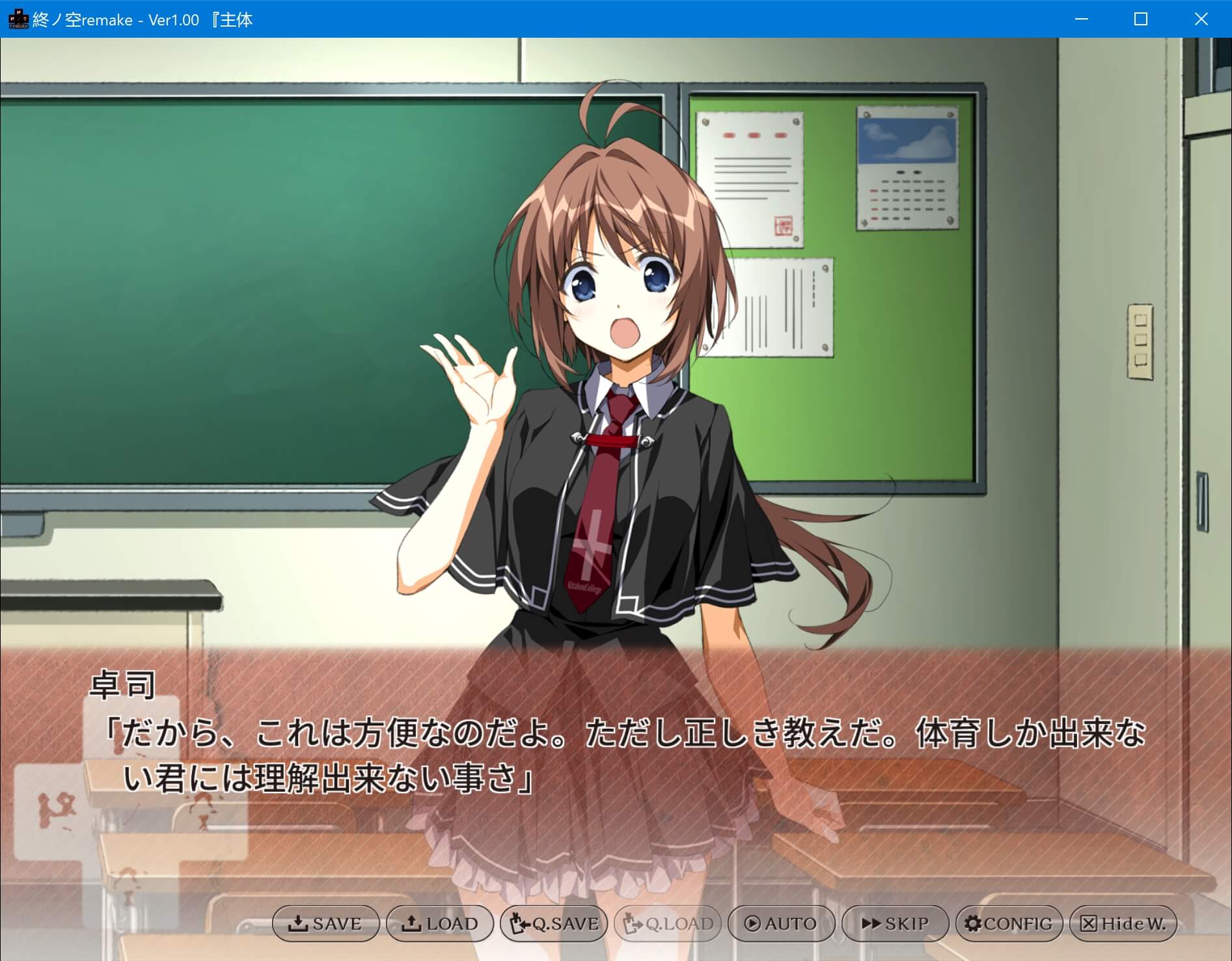Perform a quick load
Screen dimensions: 1232x961
(667, 923)
